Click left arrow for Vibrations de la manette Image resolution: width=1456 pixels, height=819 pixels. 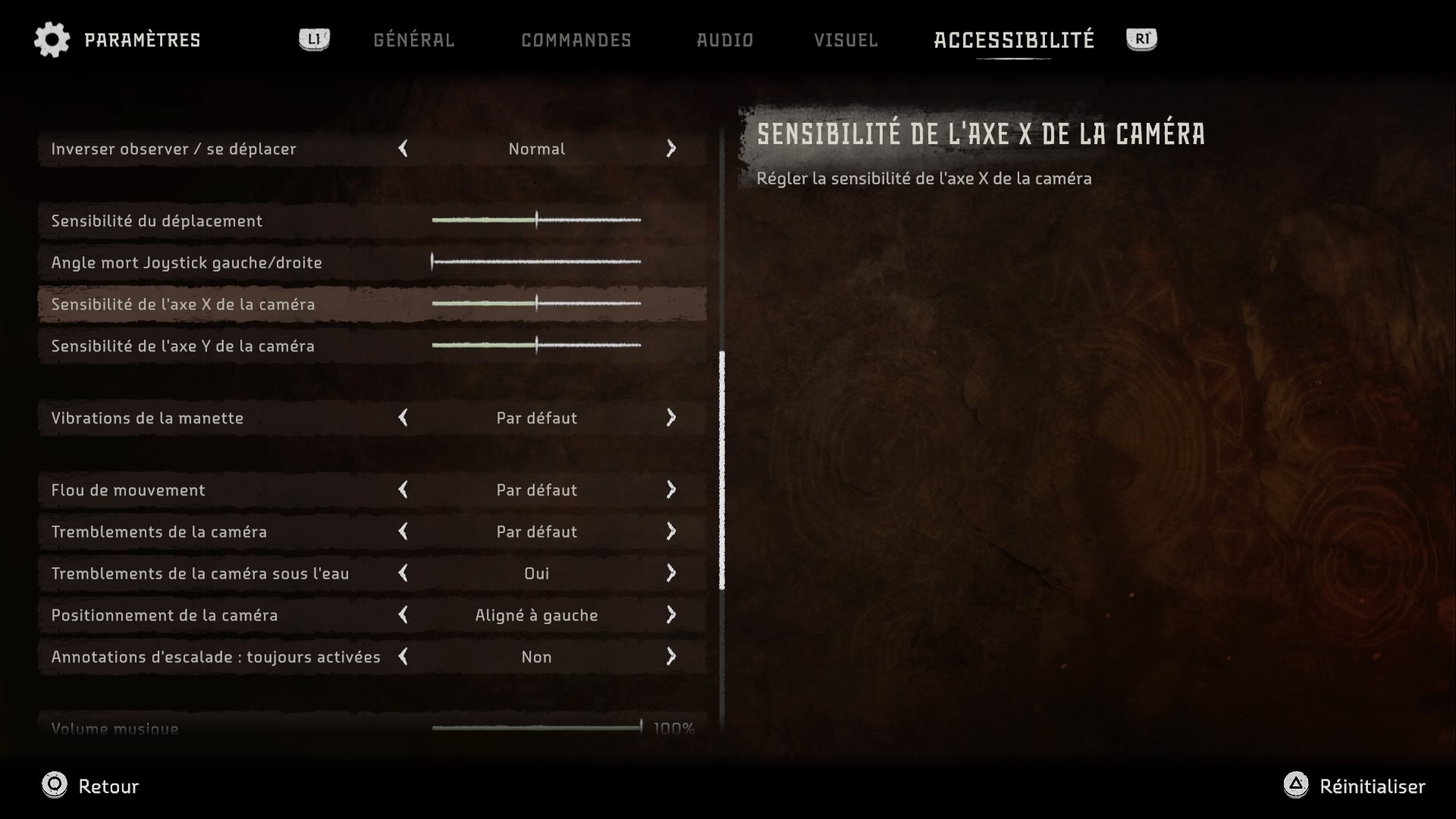[403, 418]
